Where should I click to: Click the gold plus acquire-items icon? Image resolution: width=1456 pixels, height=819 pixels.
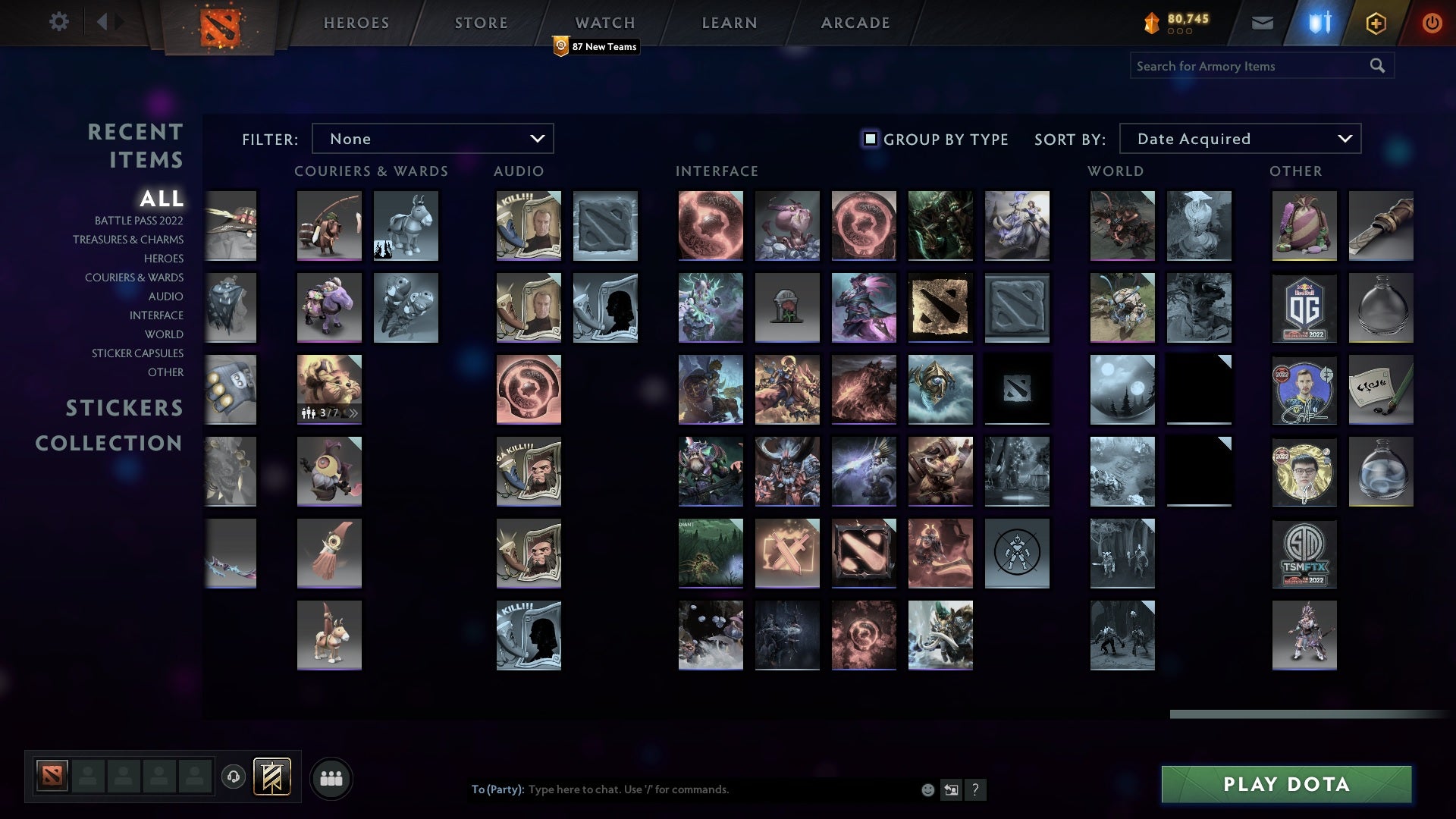click(1376, 22)
